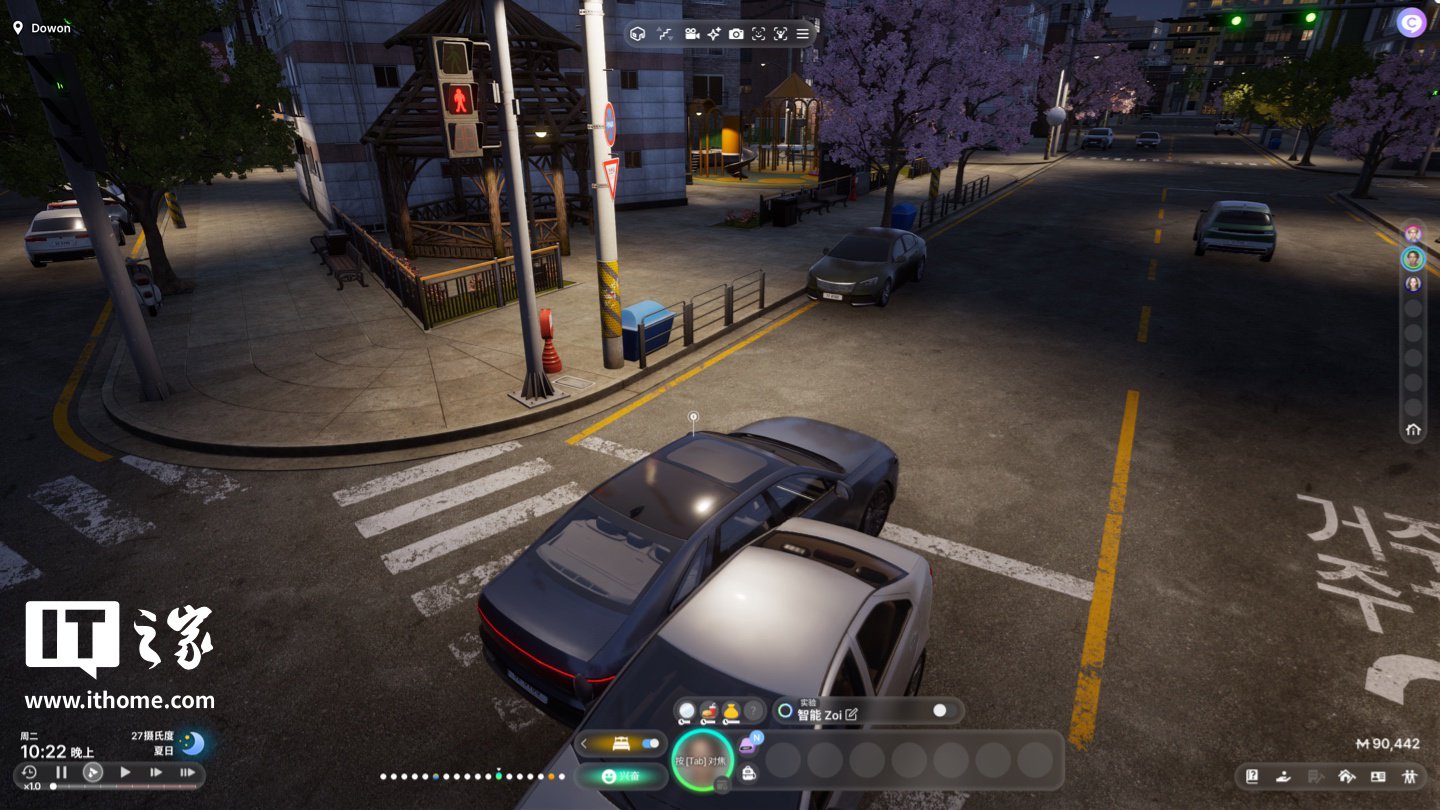The height and width of the screenshot is (810, 1440).
Task: Switch to fastest game speed
Action: point(187,772)
